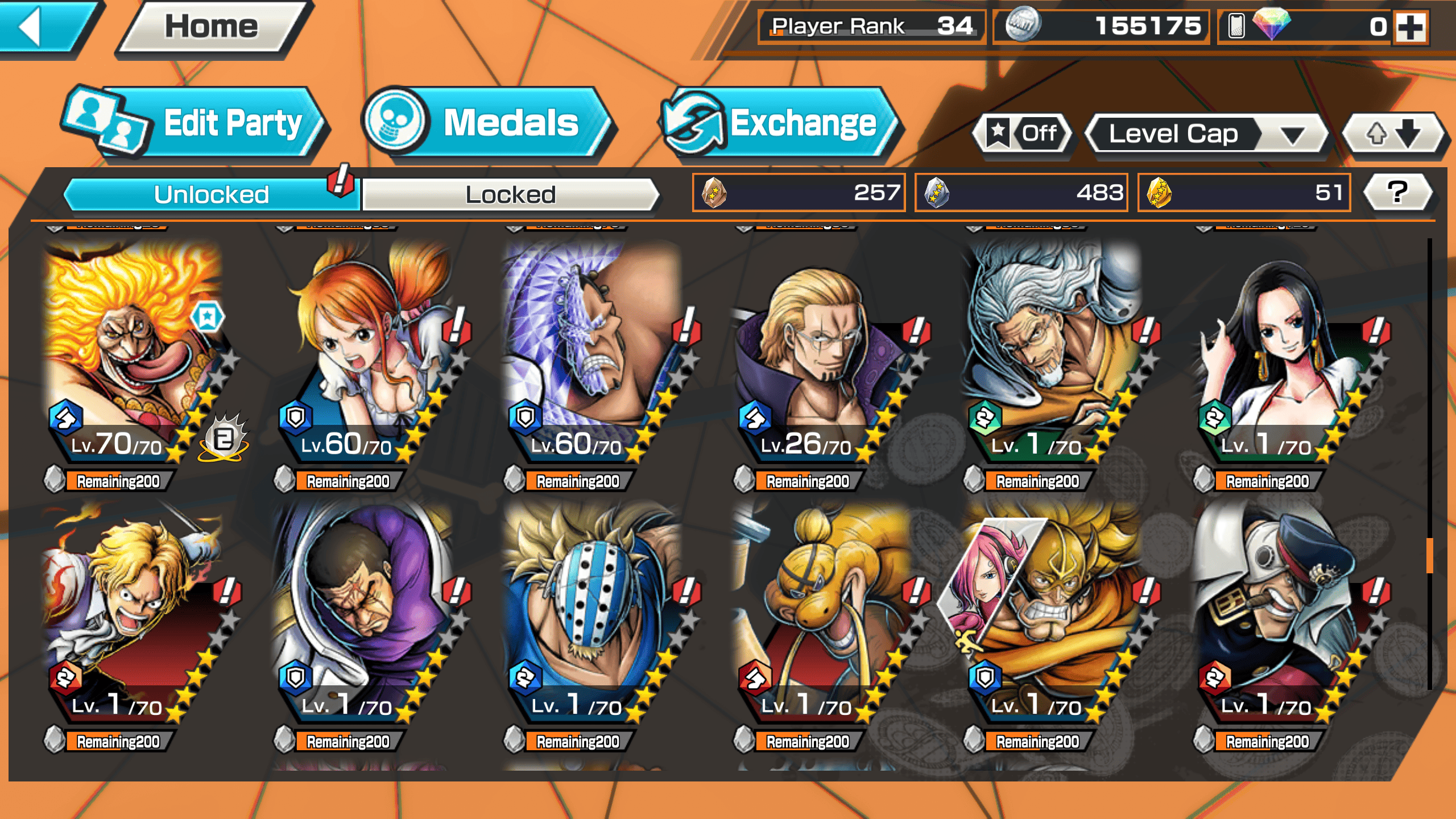The height and width of the screenshot is (819, 1456).
Task: Reverse the sort order with arrows button
Action: [x=1392, y=134]
